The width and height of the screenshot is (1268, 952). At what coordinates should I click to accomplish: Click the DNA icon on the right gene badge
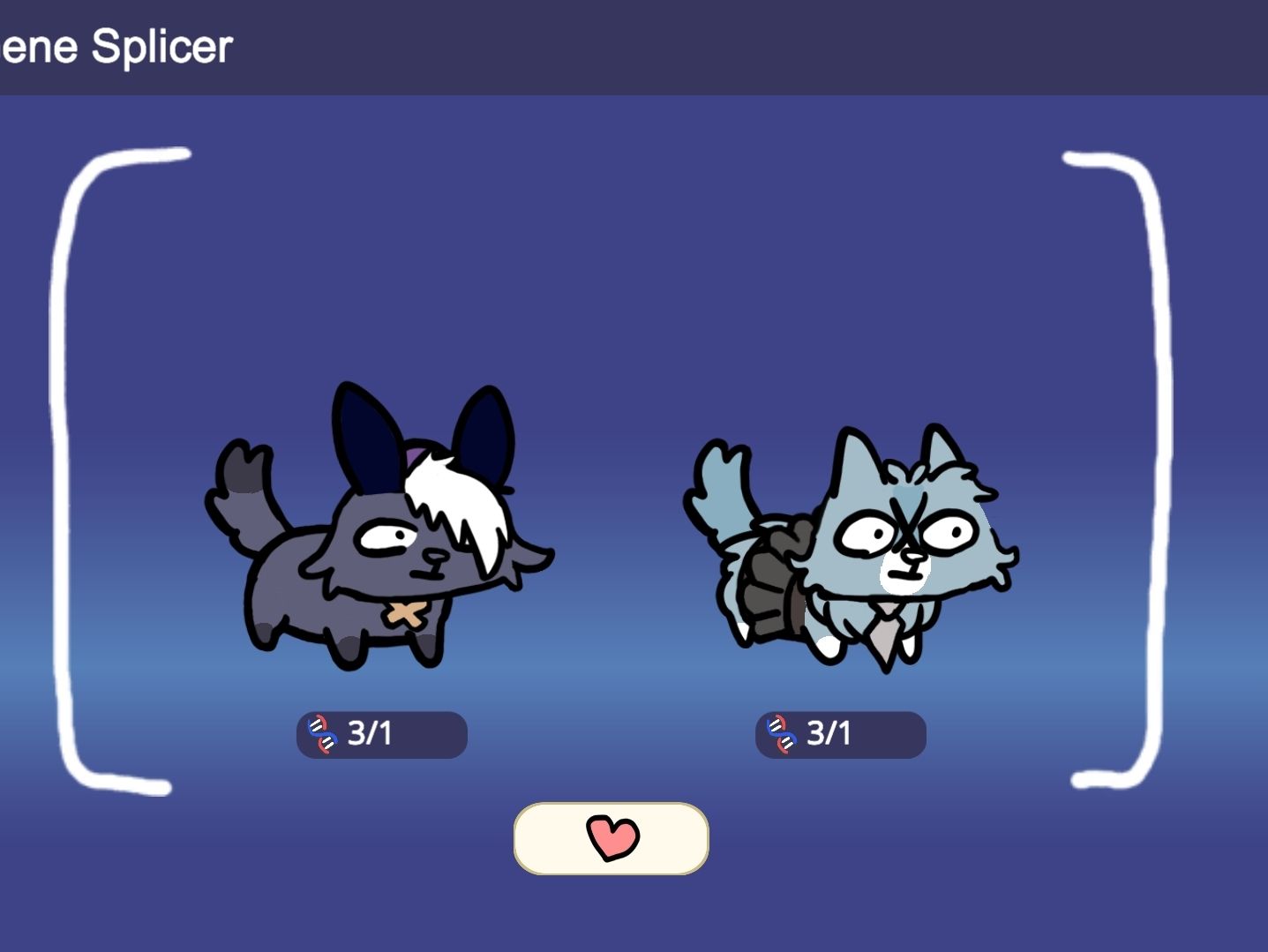780,733
